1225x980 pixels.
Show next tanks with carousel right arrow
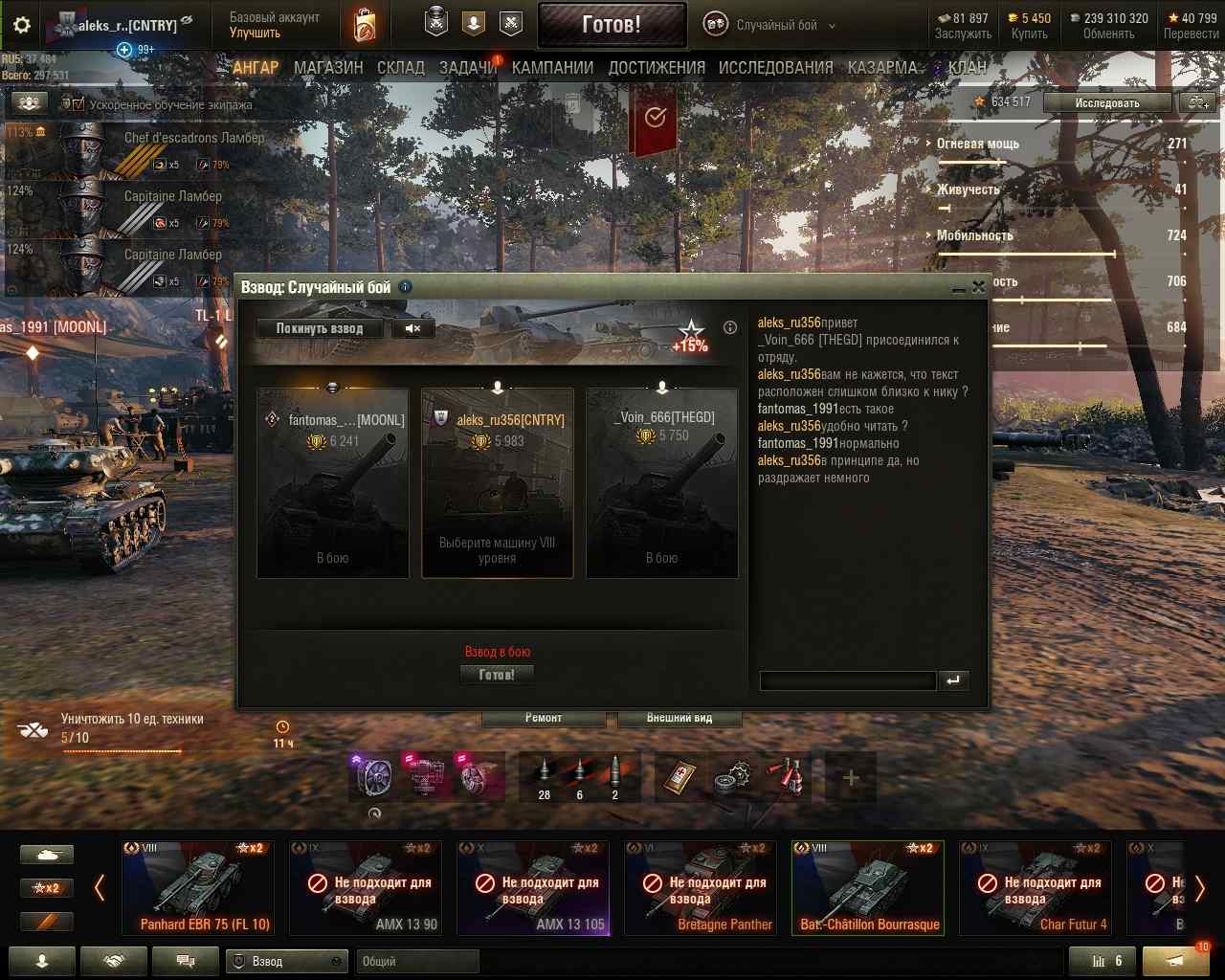click(x=1199, y=889)
